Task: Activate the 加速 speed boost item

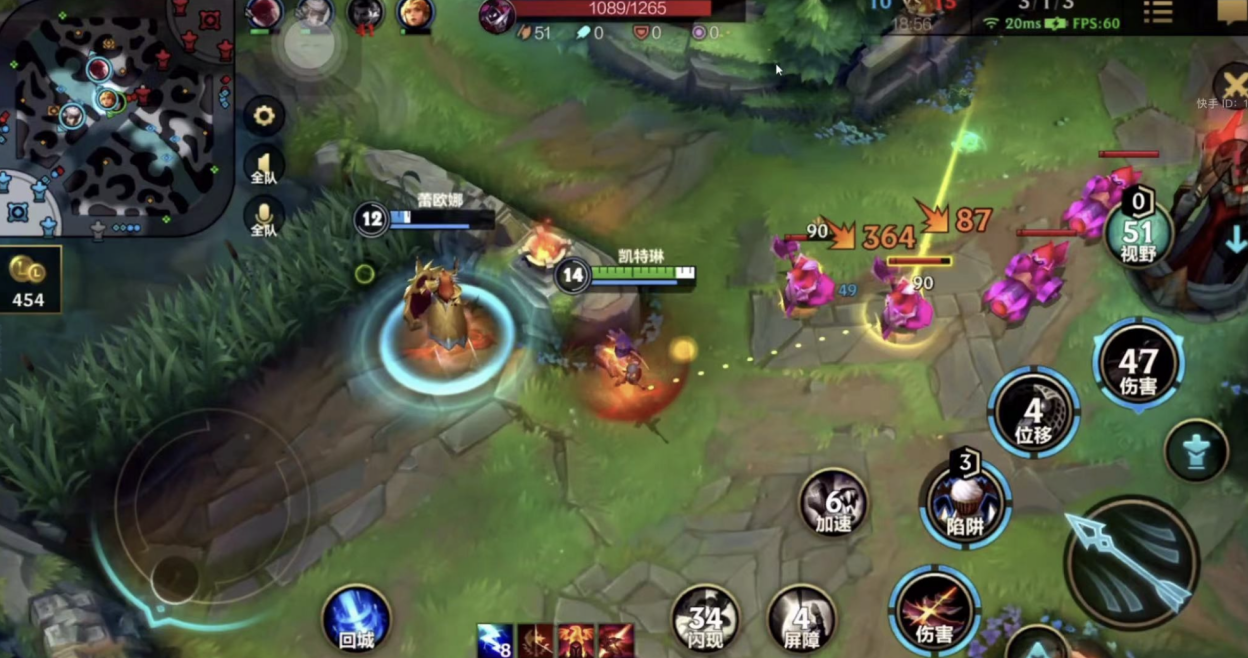Action: (x=833, y=501)
